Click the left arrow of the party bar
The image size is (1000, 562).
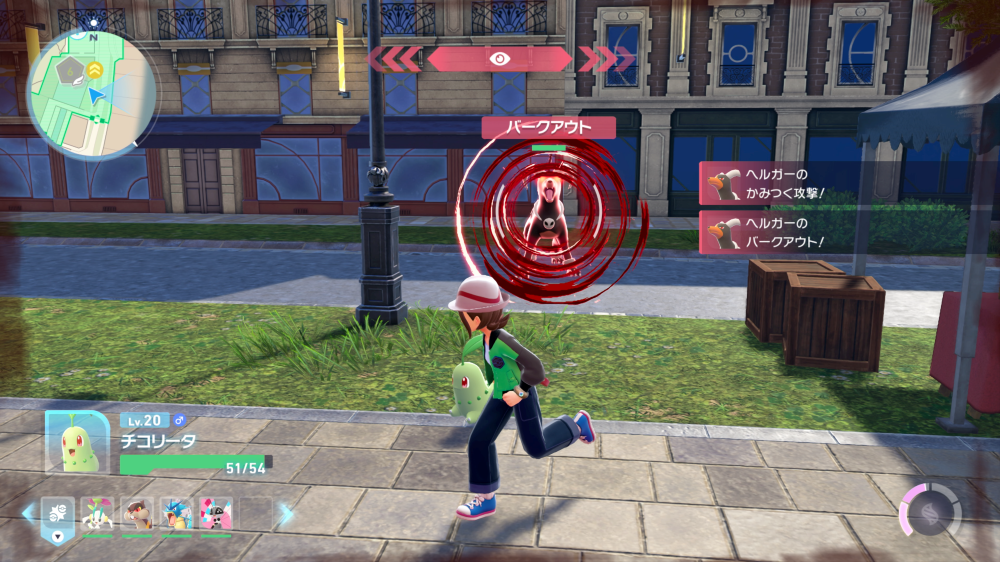(x=27, y=514)
